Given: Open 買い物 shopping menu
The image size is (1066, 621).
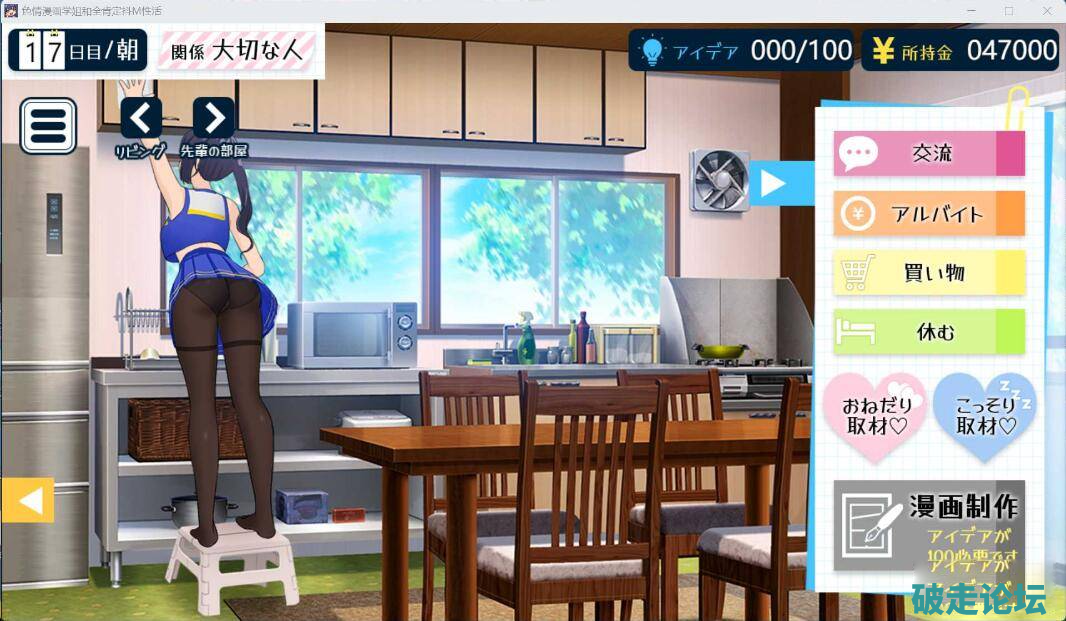Looking at the screenshot, I should (x=929, y=272).
